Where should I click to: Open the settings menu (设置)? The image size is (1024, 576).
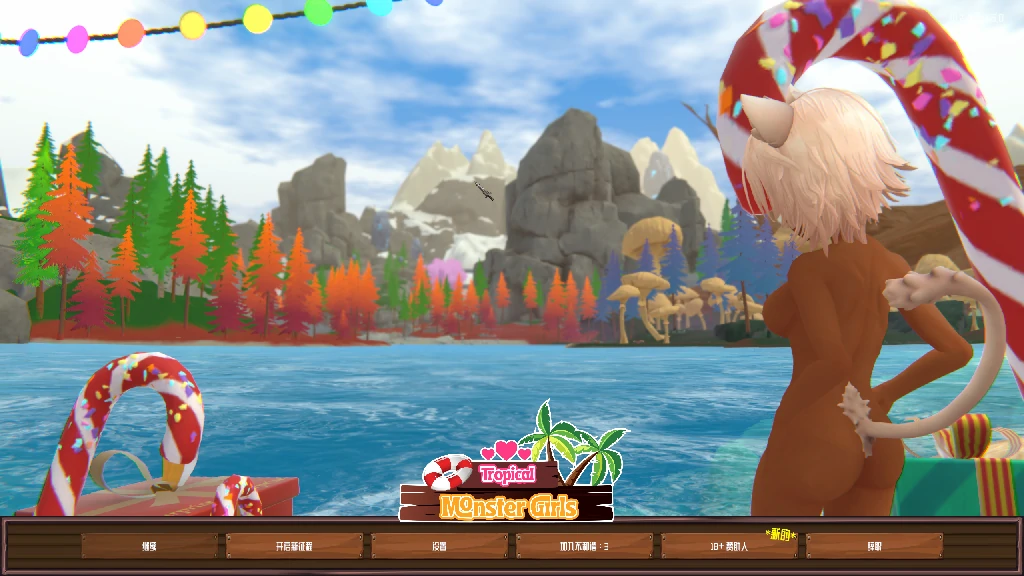pos(439,546)
